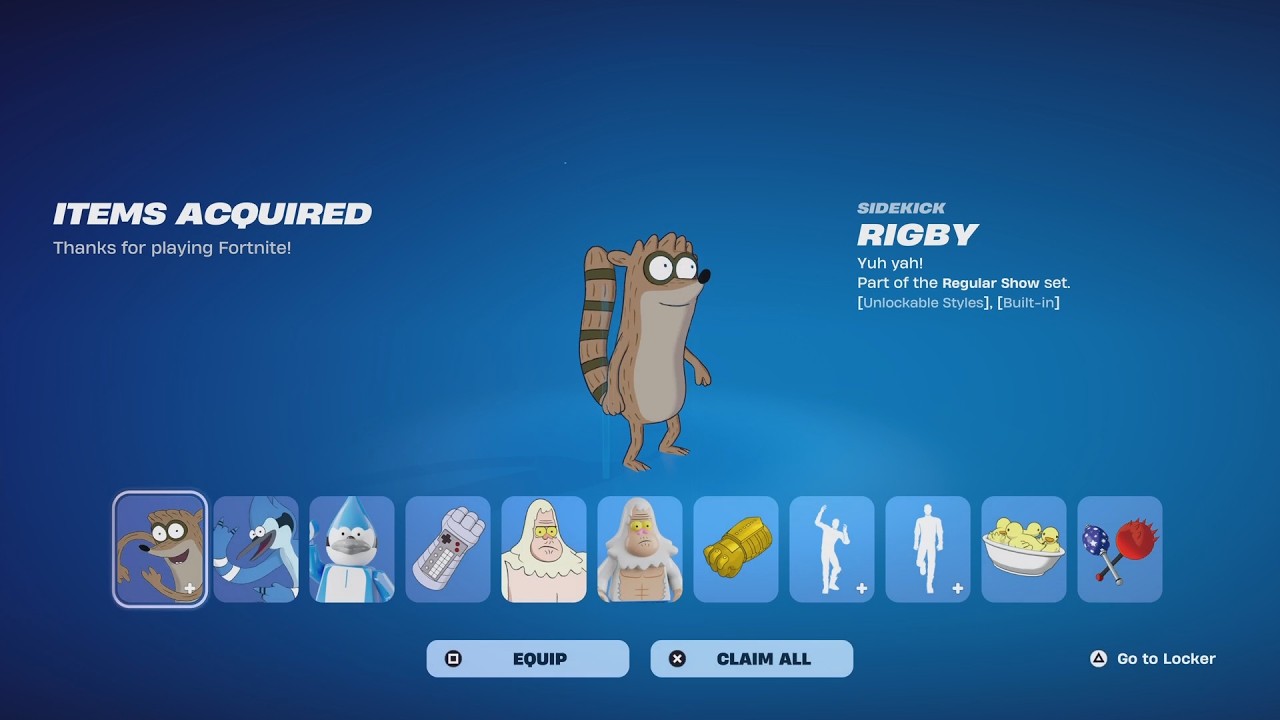Select the standing figure emote tile

(x=928, y=549)
